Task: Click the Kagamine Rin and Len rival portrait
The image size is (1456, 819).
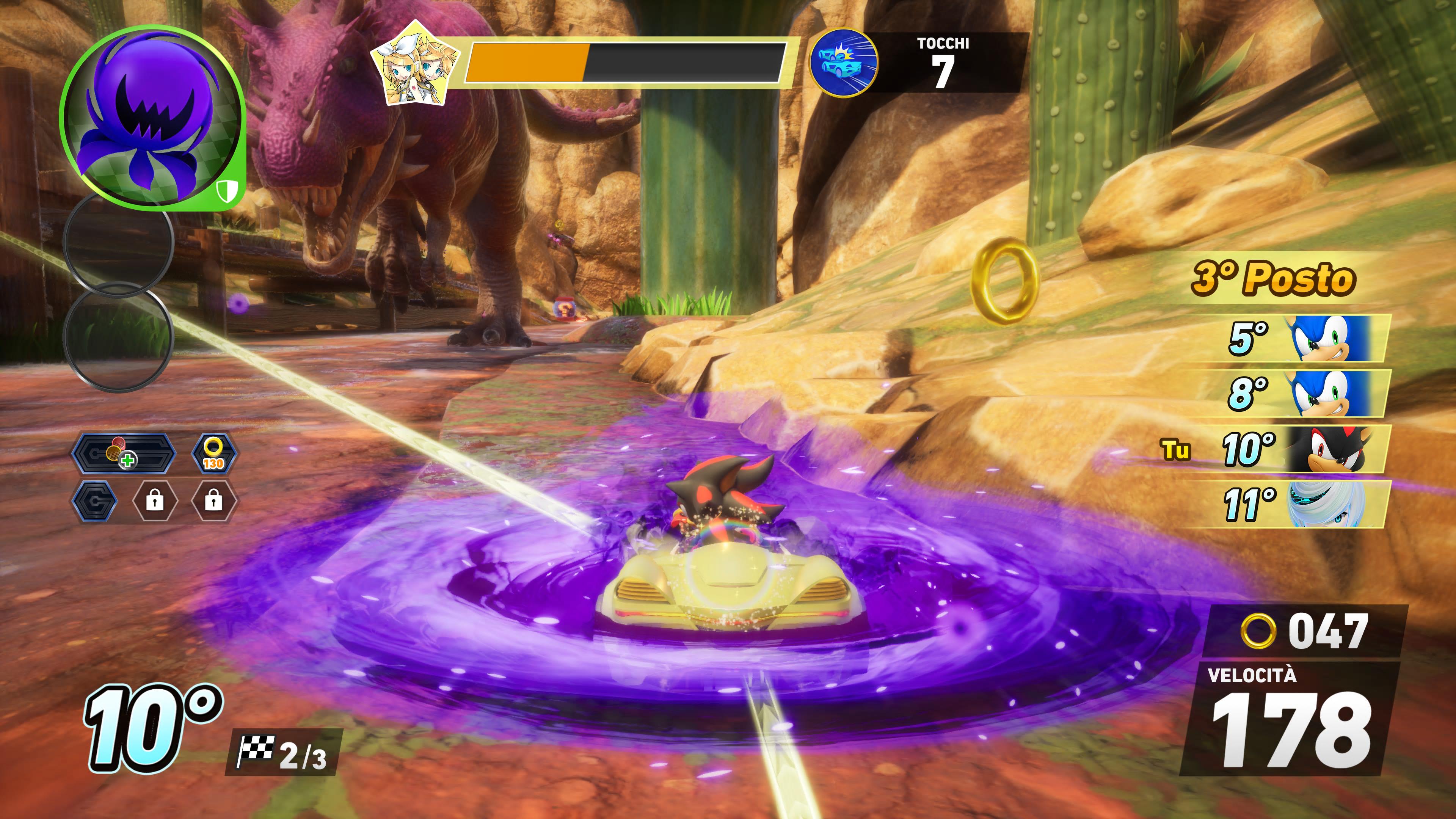Action: 416,63
